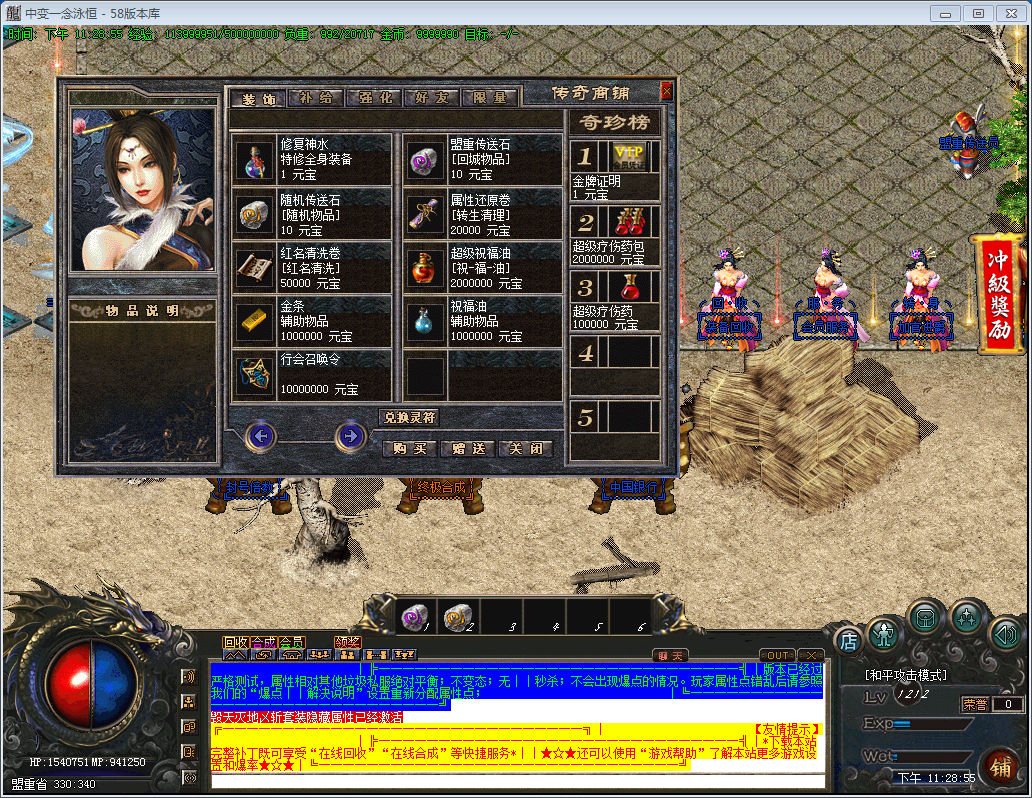This screenshot has width=1032, height=798.
Task: Click the 购买 buy button
Action: coord(410,449)
